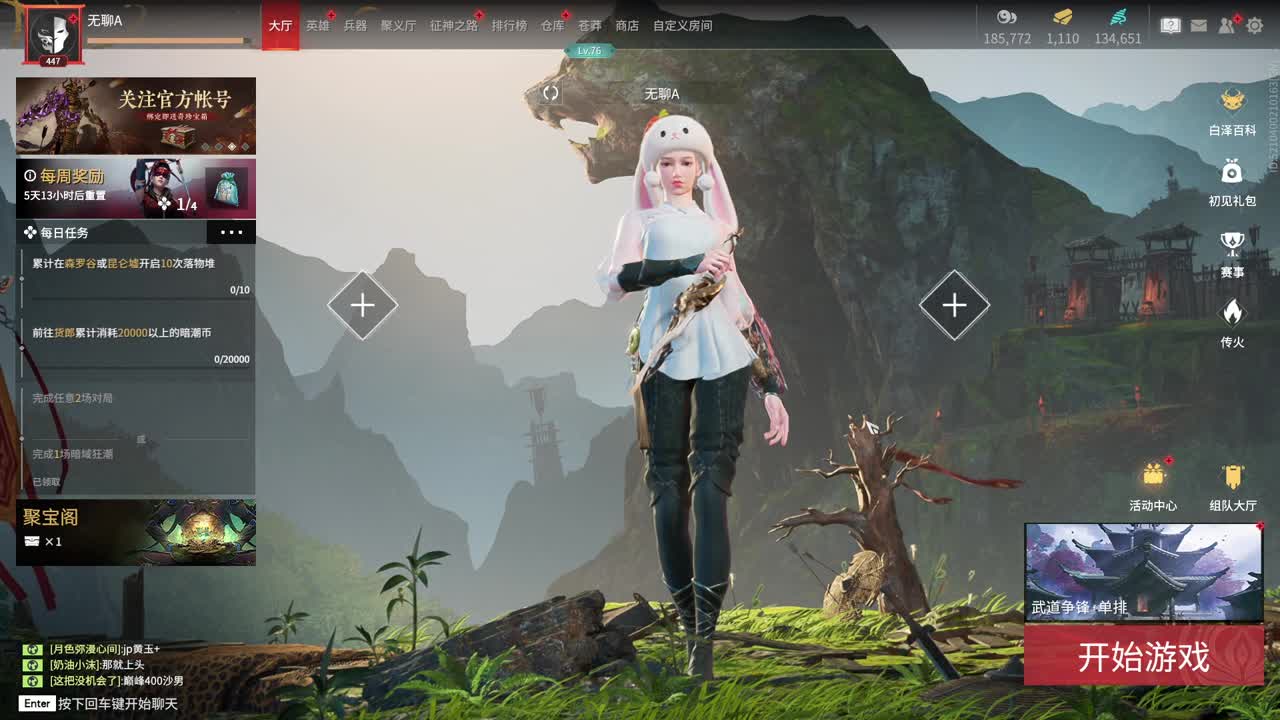Open the 赛事 tournament trophy icon
Viewport: 1280px width, 720px height.
1232,252
